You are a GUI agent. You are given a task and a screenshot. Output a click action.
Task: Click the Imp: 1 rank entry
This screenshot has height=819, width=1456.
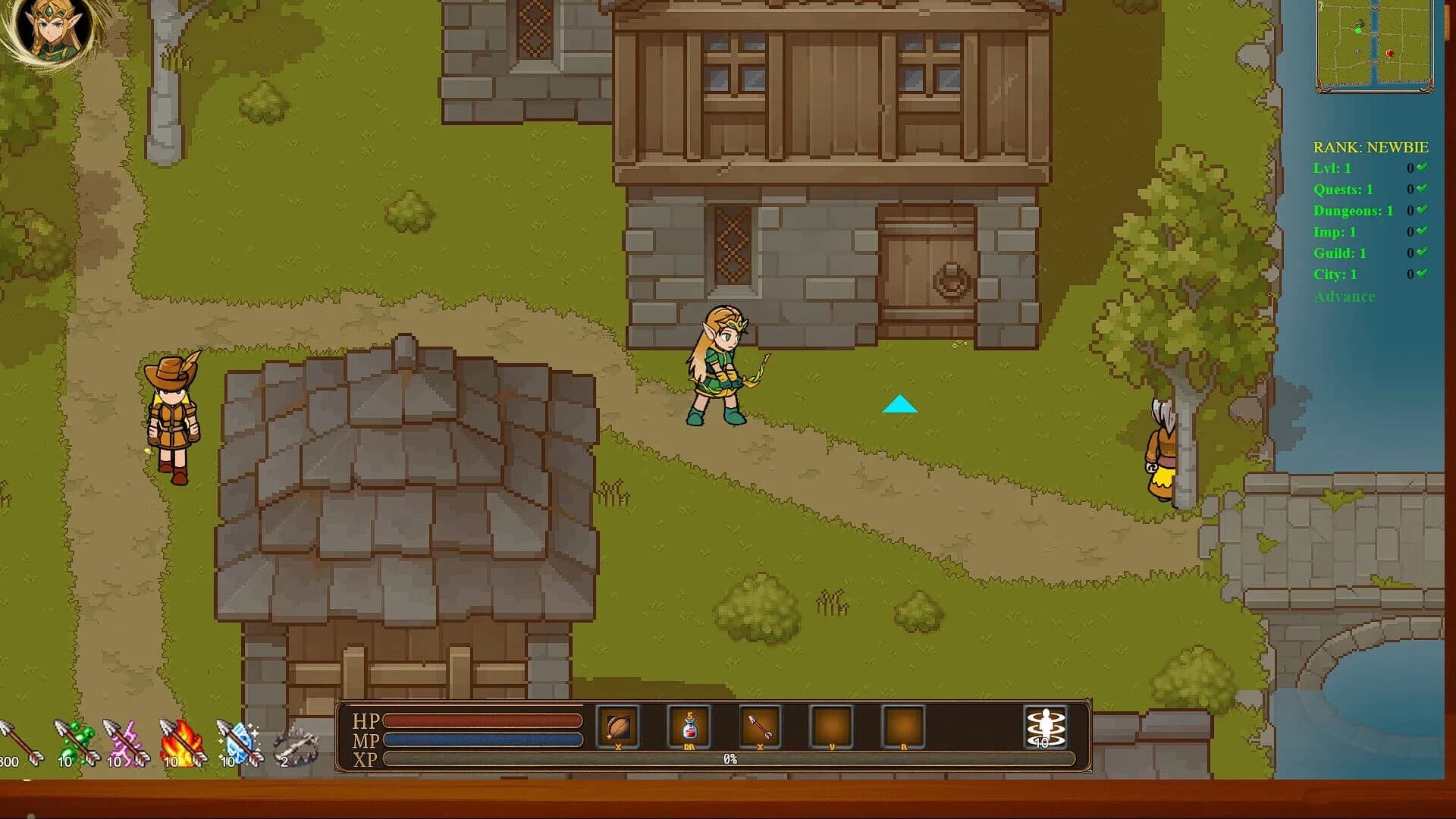[x=1336, y=232]
